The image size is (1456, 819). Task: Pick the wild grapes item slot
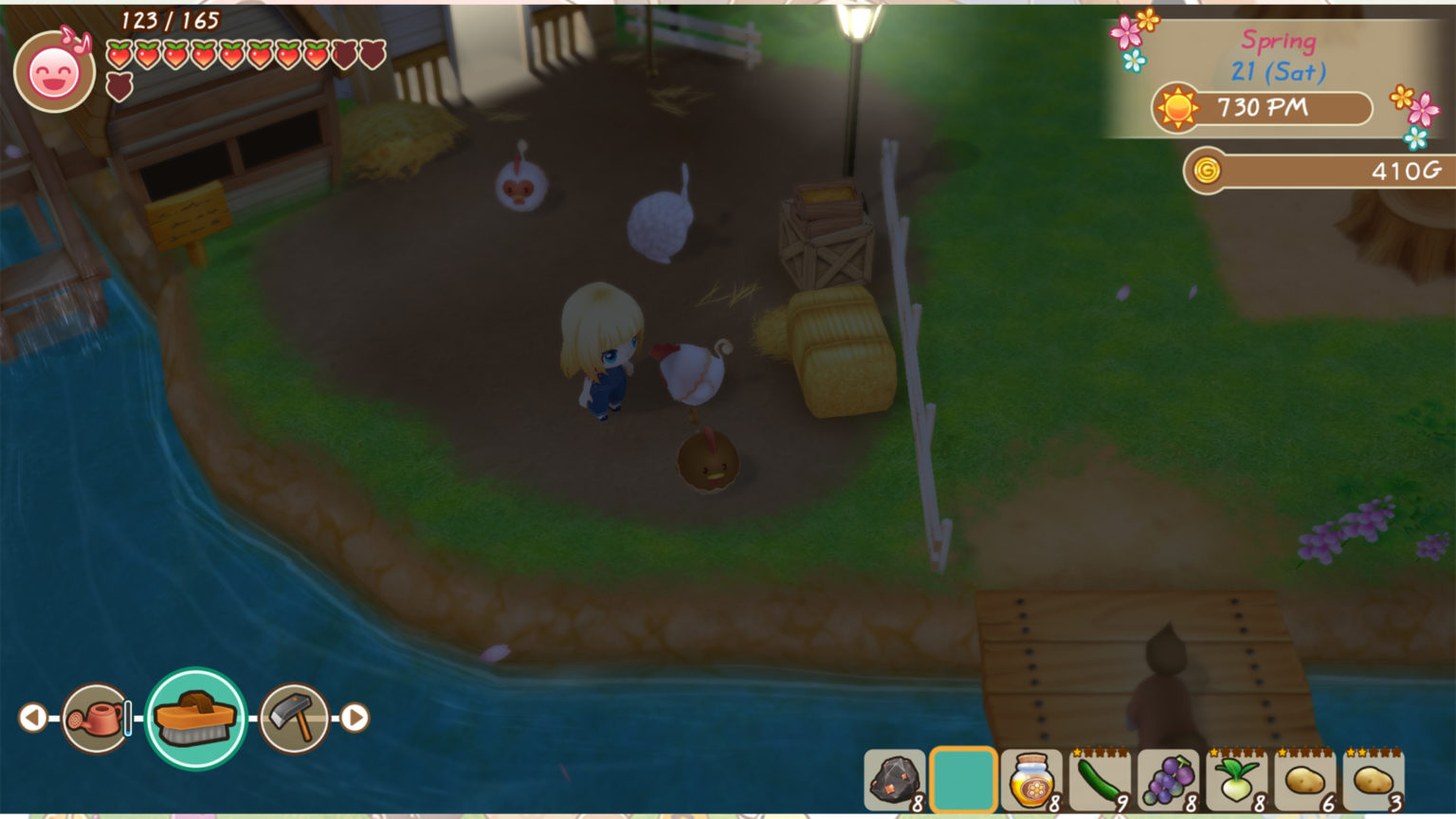click(x=1170, y=782)
